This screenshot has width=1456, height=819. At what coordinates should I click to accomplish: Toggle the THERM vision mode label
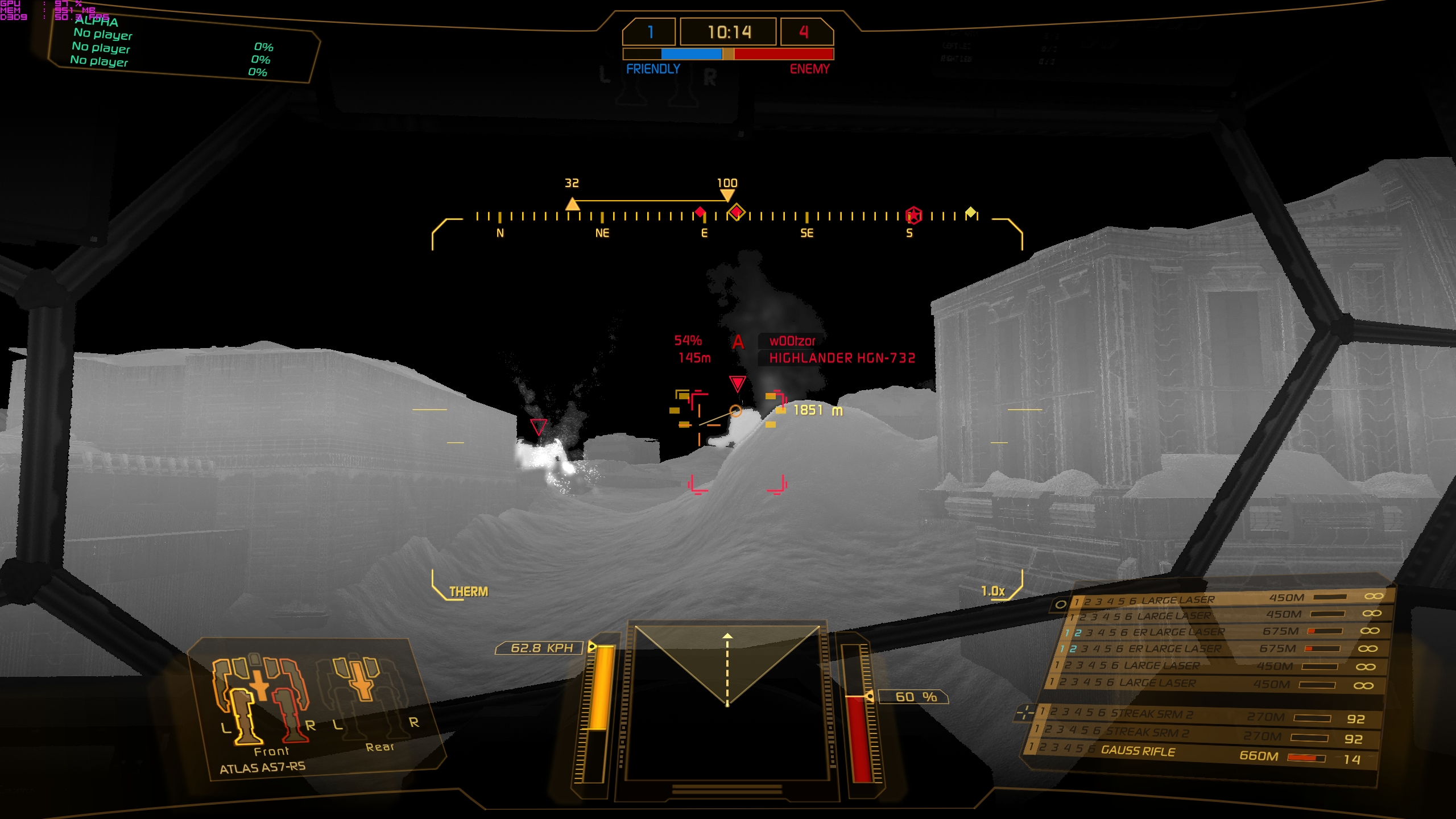tap(468, 591)
